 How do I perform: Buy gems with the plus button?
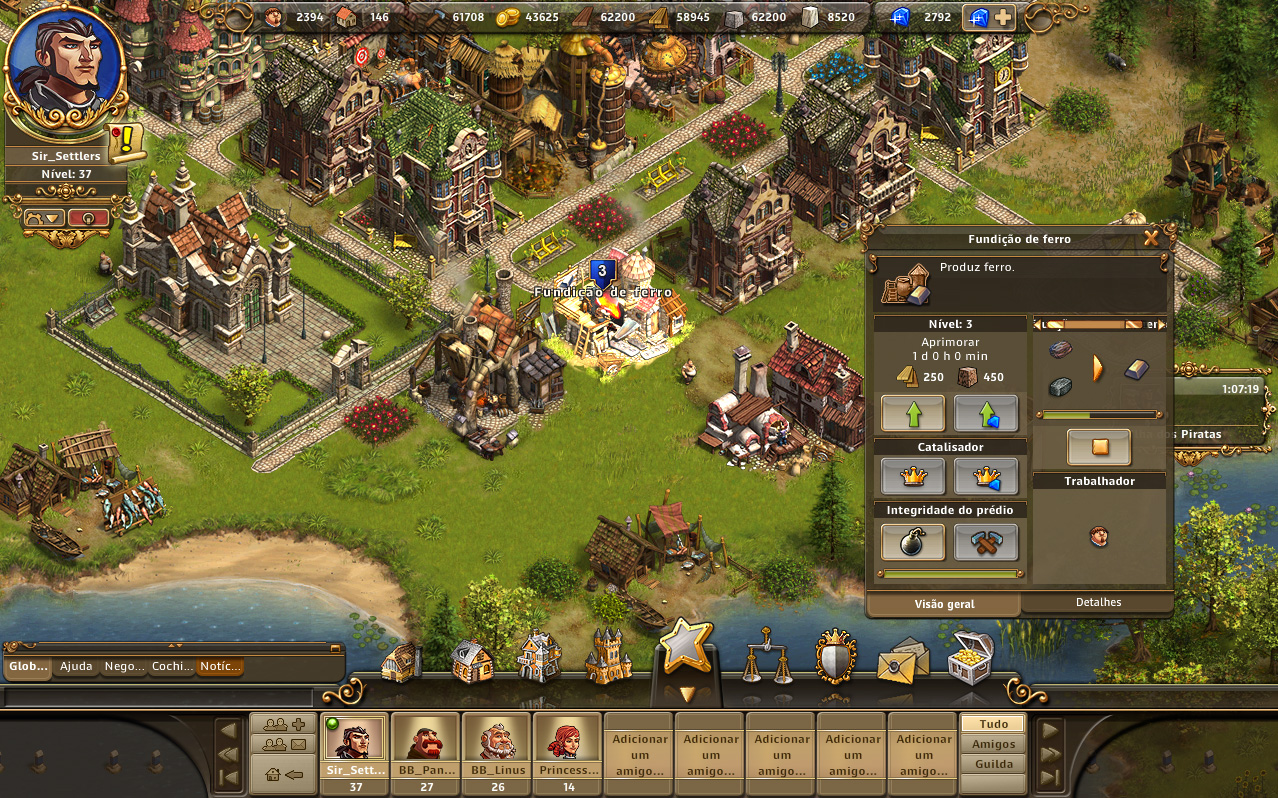1002,17
